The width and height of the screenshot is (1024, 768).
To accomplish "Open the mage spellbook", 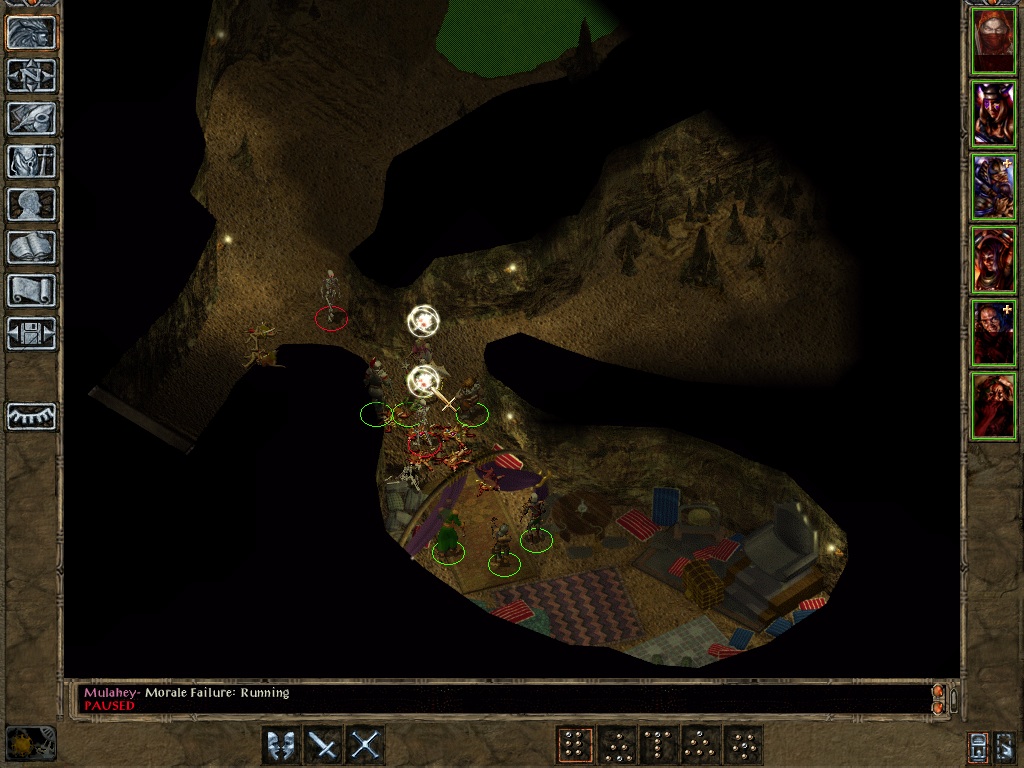I will [x=32, y=247].
